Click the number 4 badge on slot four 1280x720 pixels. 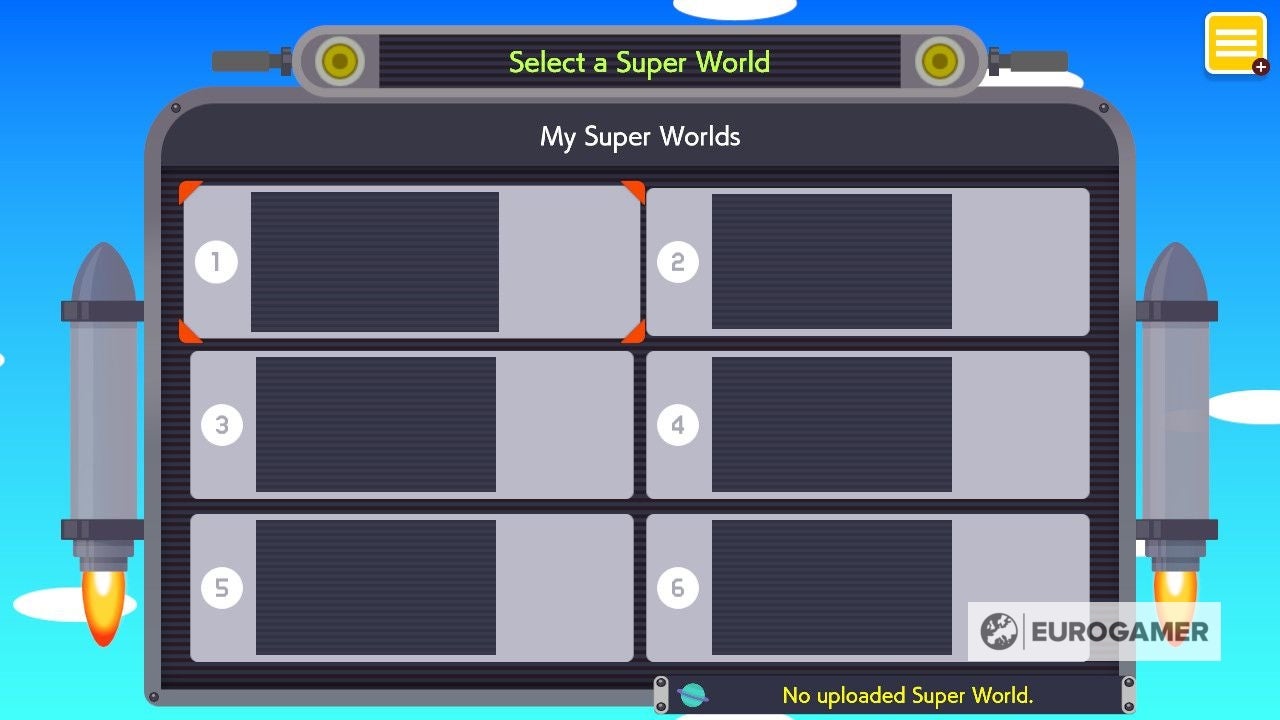pyautogui.click(x=679, y=424)
